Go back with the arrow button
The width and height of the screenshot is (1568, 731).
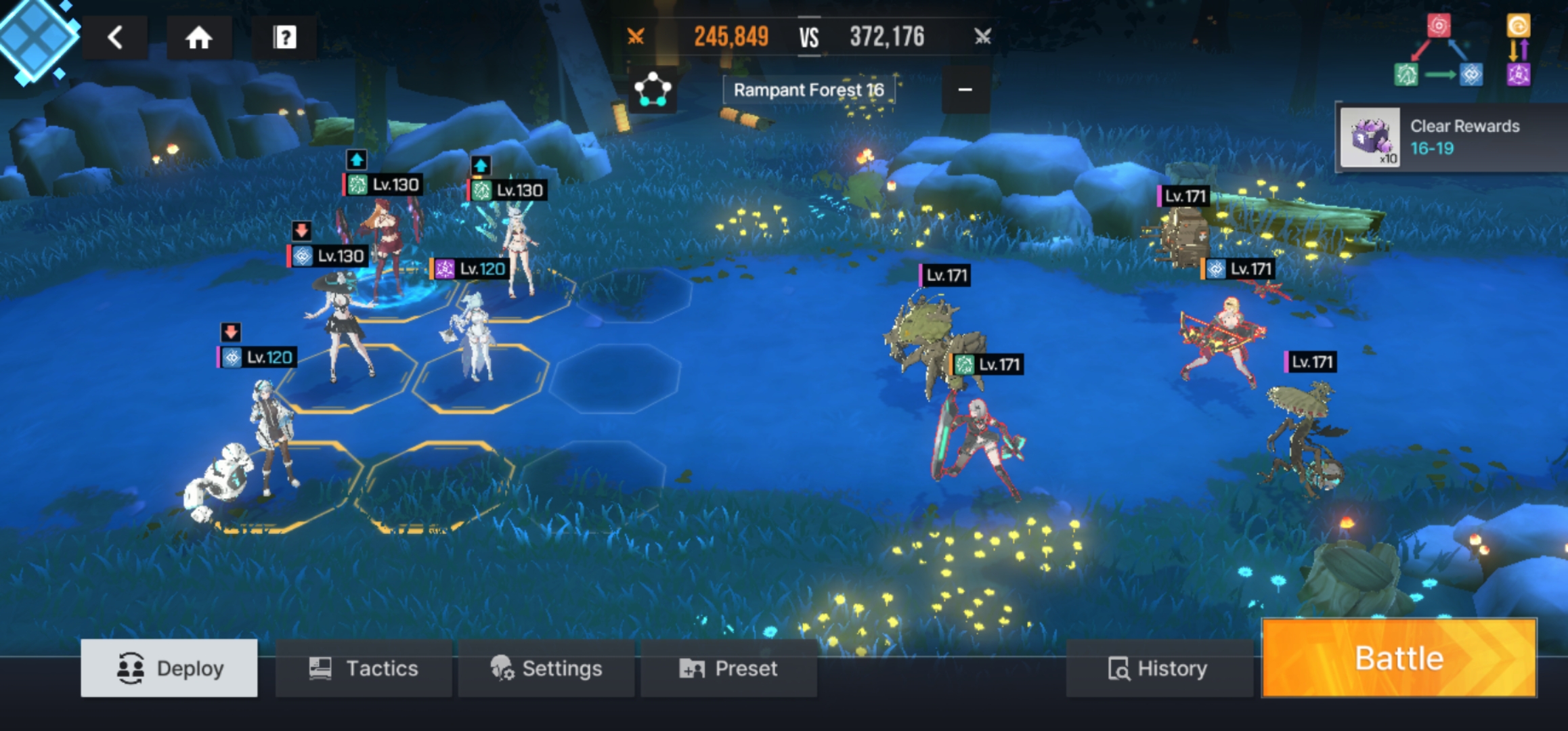[x=116, y=37]
